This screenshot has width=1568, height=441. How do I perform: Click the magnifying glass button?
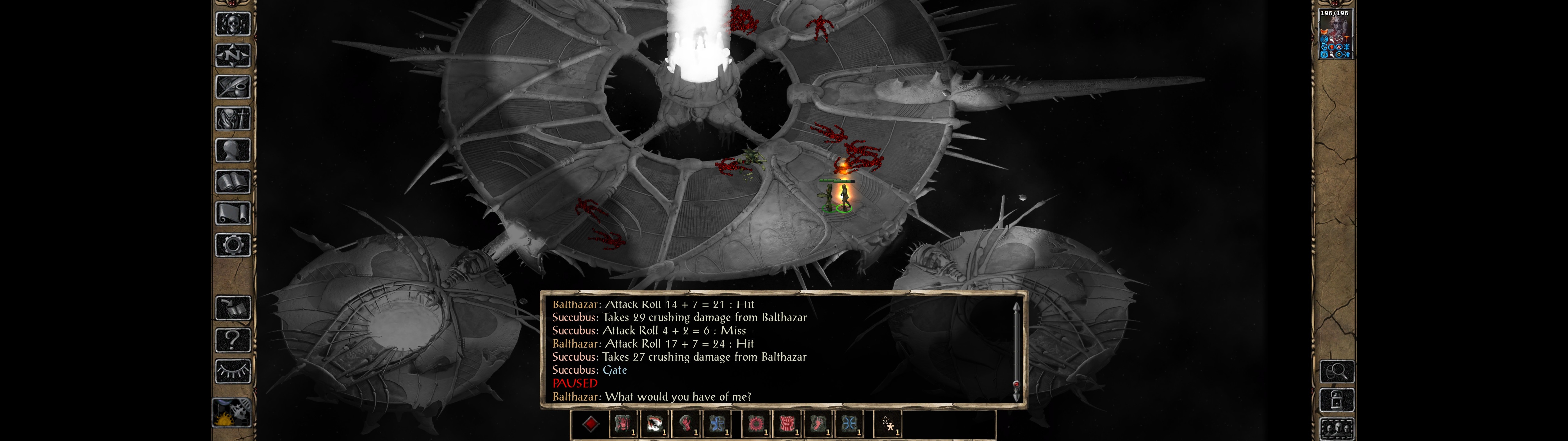tap(1337, 371)
